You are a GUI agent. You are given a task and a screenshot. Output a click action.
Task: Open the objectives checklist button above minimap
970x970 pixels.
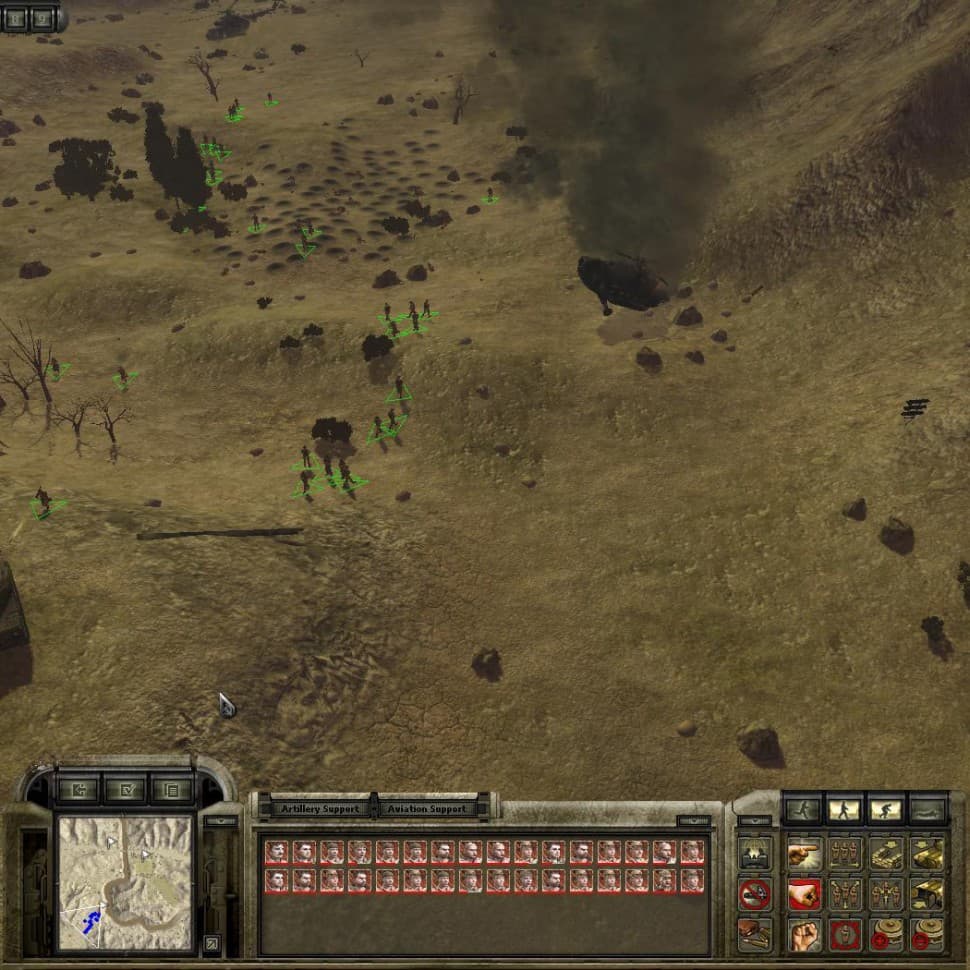124,790
